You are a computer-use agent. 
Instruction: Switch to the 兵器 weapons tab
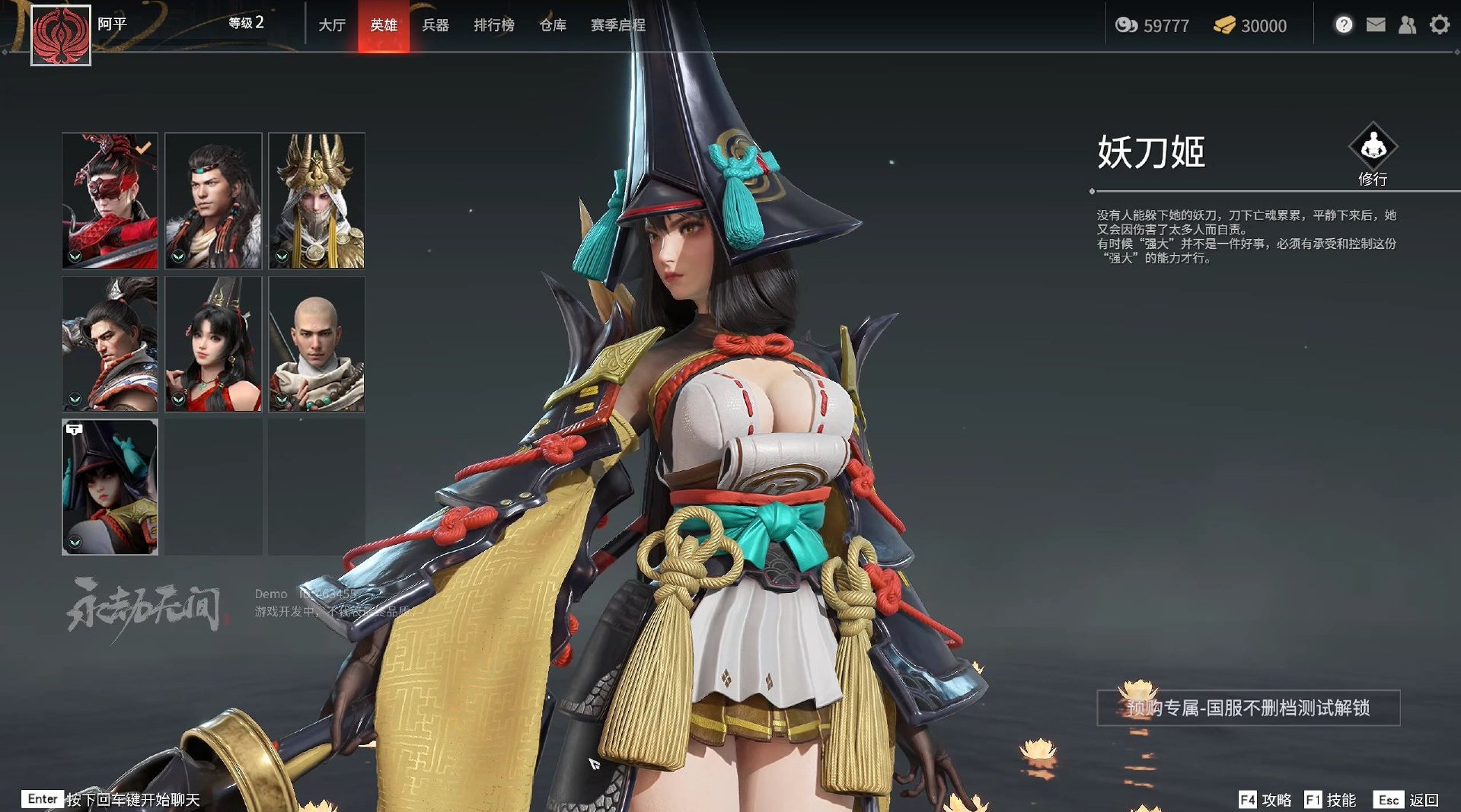[435, 24]
